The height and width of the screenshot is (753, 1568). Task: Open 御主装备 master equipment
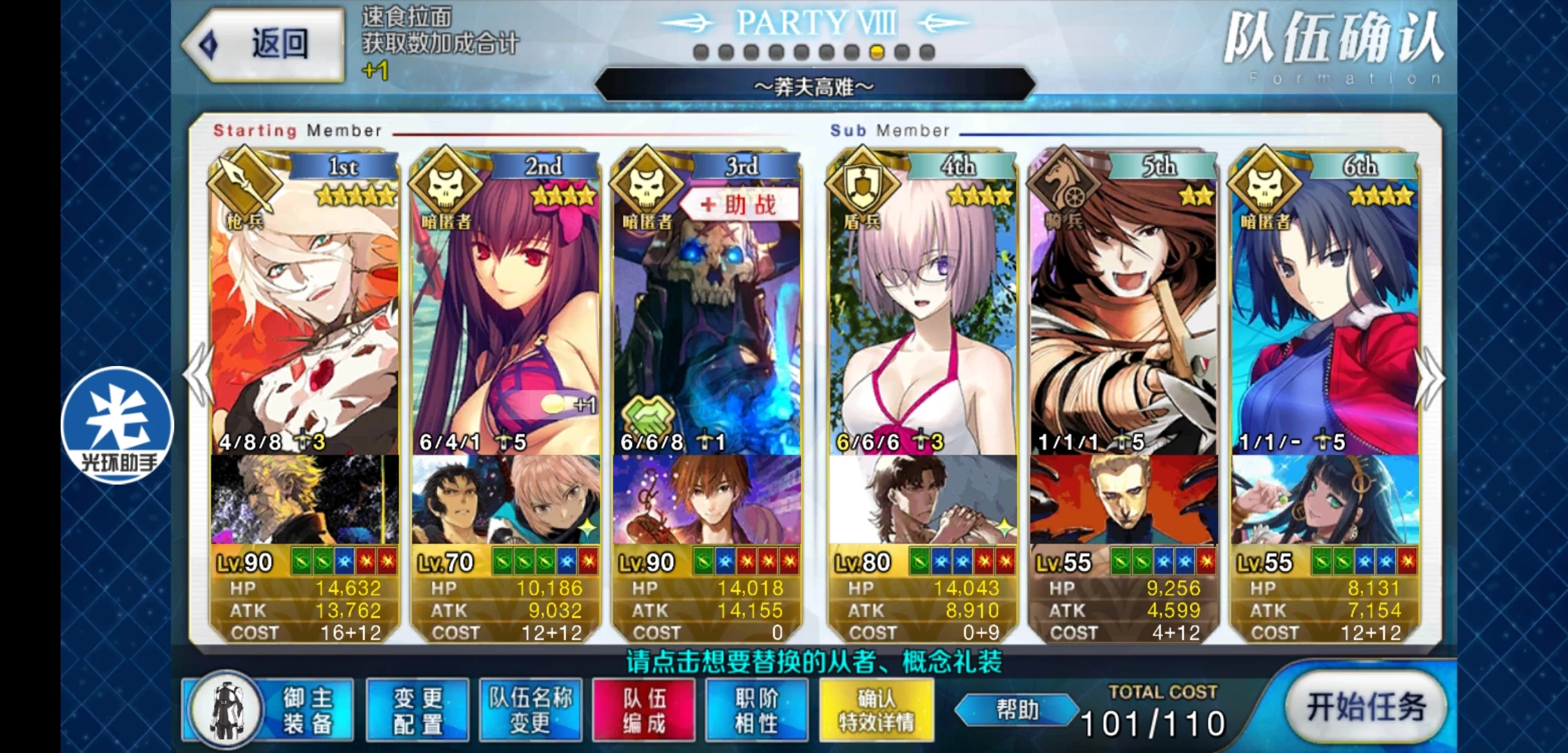click(x=269, y=710)
